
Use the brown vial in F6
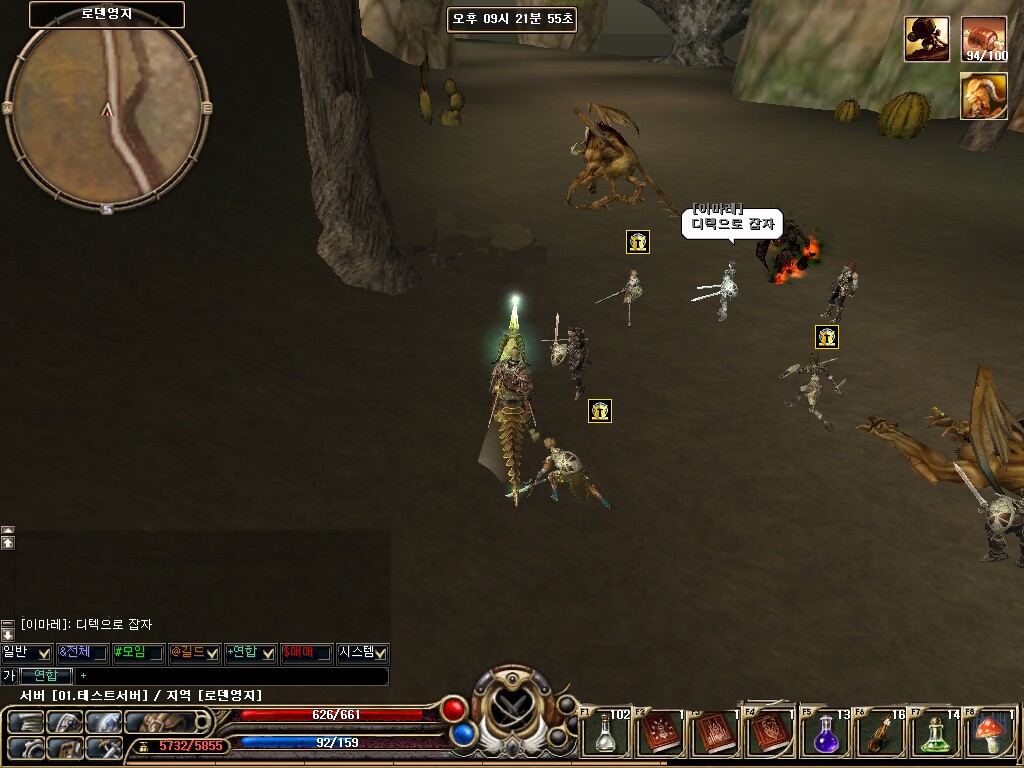pos(881,734)
